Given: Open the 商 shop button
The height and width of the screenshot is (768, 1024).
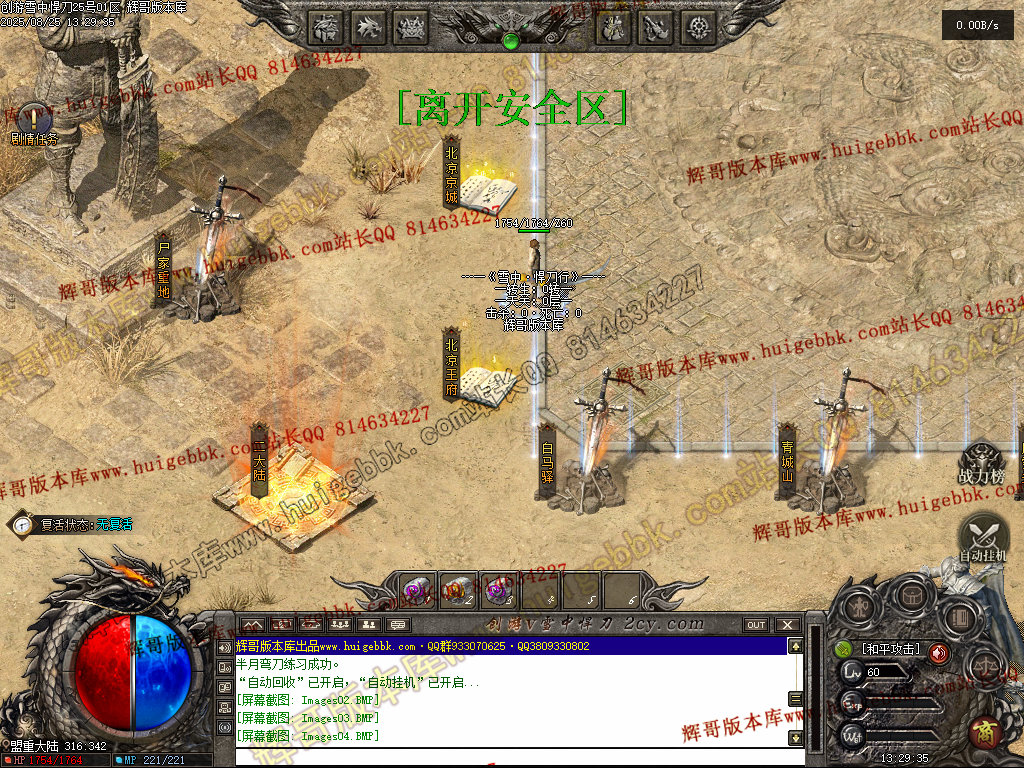Looking at the screenshot, I should click(x=986, y=732).
